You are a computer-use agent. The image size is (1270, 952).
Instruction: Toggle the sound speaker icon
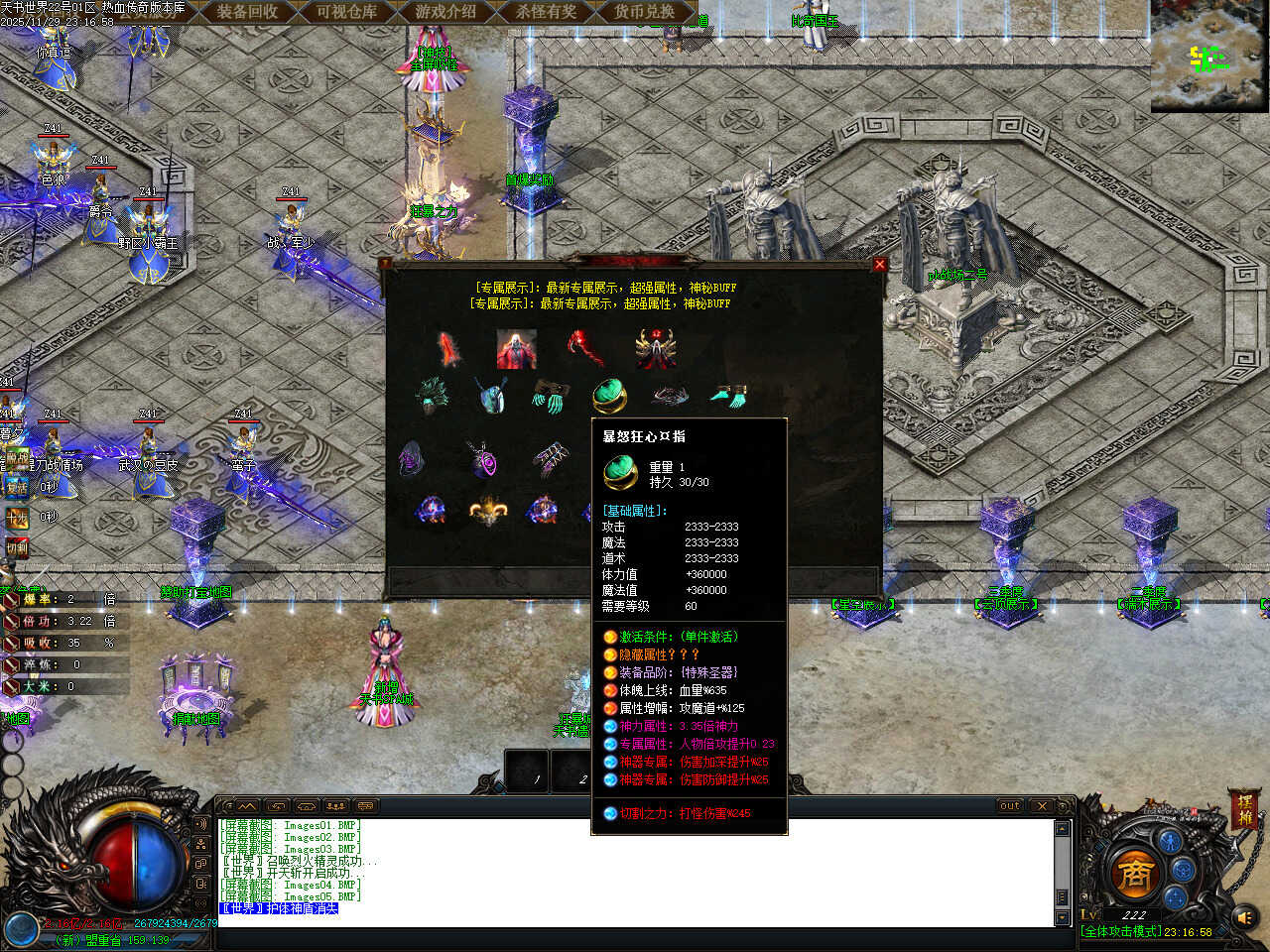click(1244, 917)
